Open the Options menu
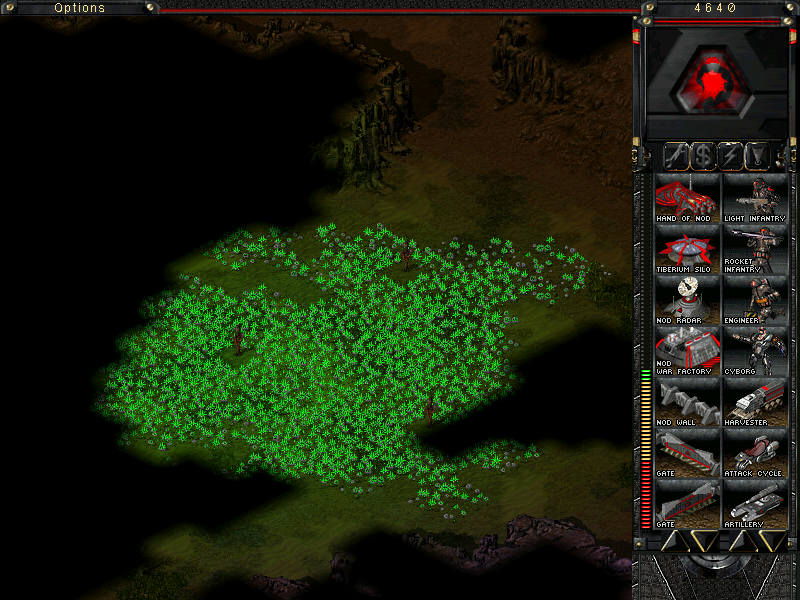800x600 pixels. (79, 8)
